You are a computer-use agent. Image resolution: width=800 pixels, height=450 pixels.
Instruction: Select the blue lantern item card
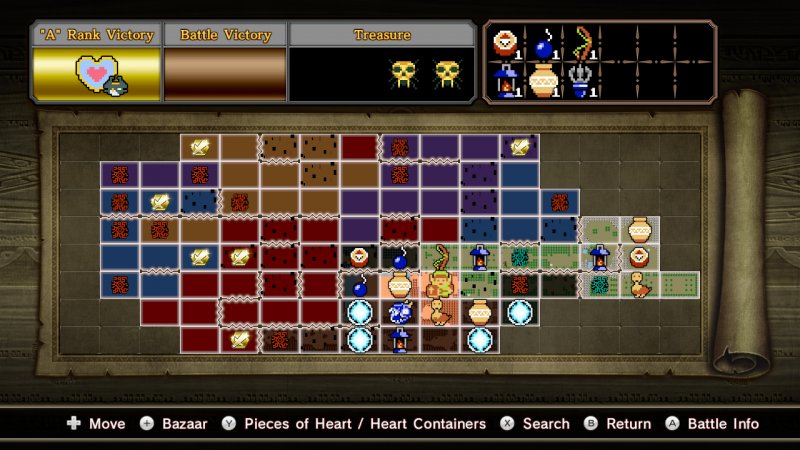click(507, 82)
